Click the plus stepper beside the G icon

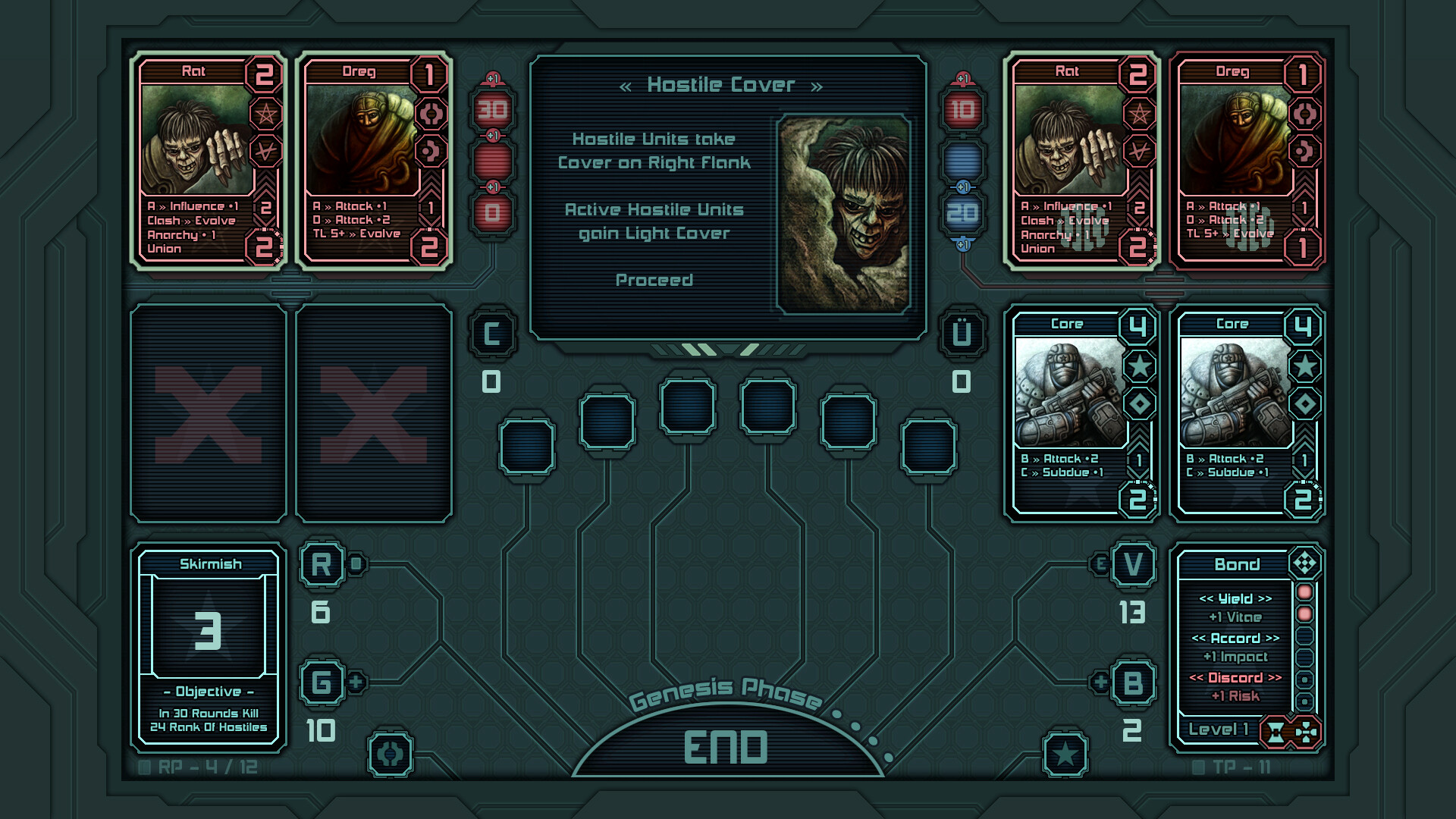[356, 681]
